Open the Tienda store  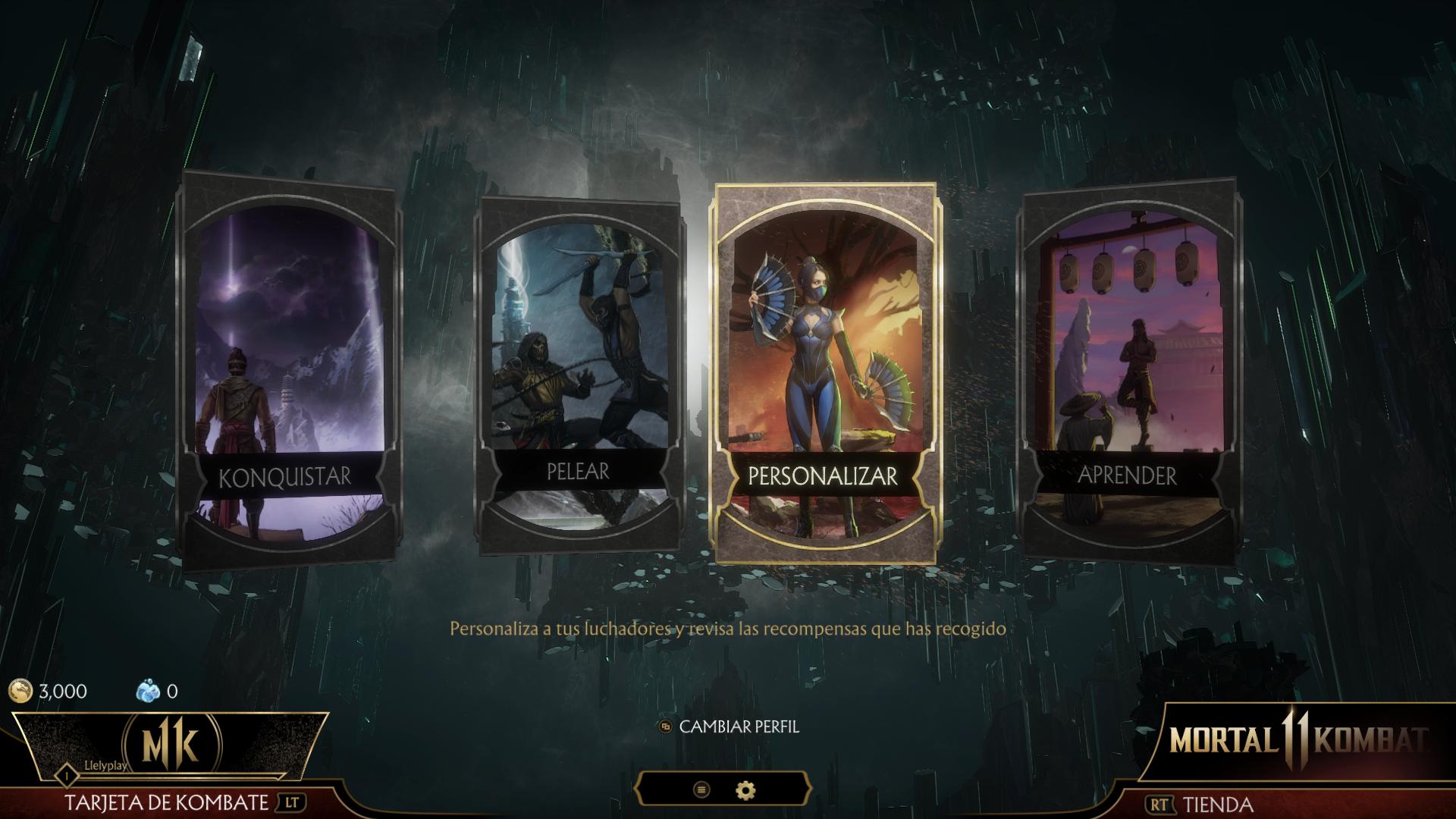1217,804
